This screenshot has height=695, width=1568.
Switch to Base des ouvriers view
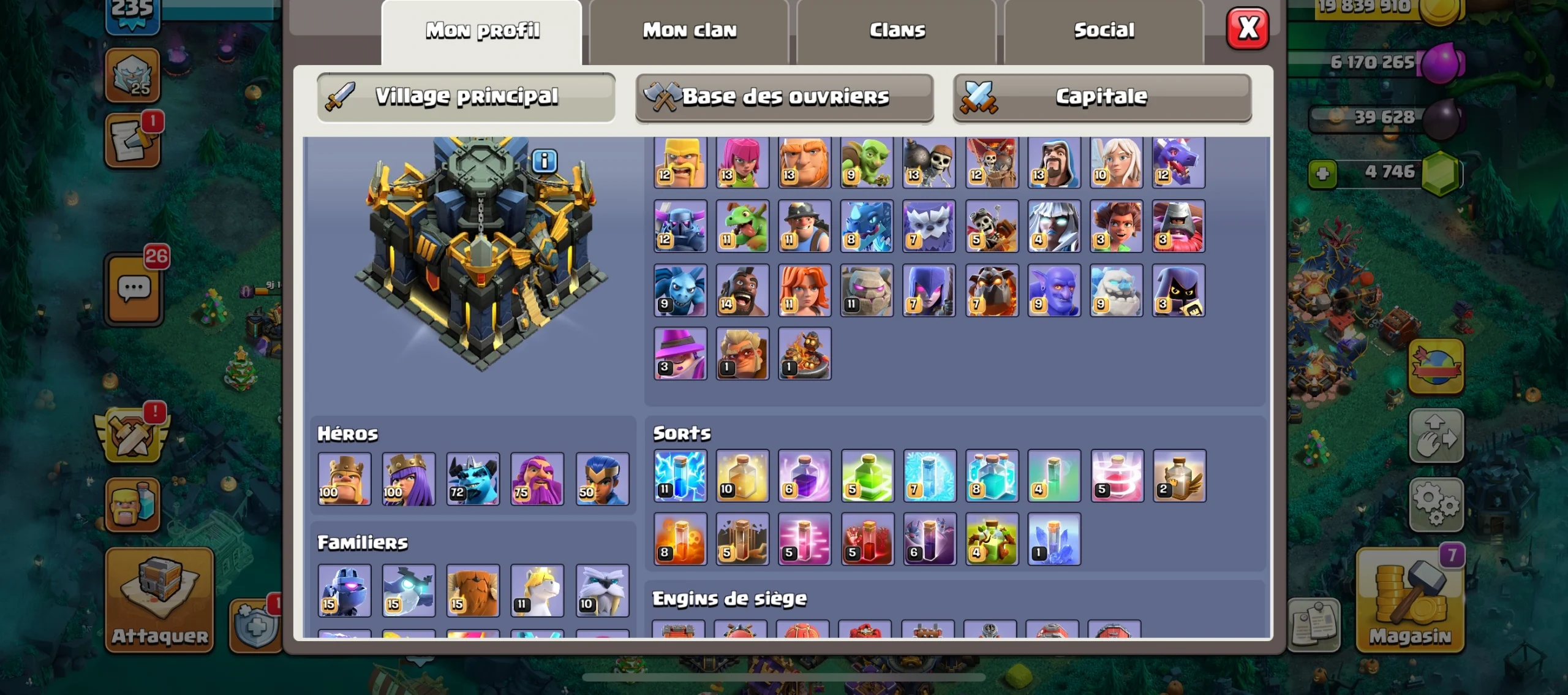[x=785, y=96]
